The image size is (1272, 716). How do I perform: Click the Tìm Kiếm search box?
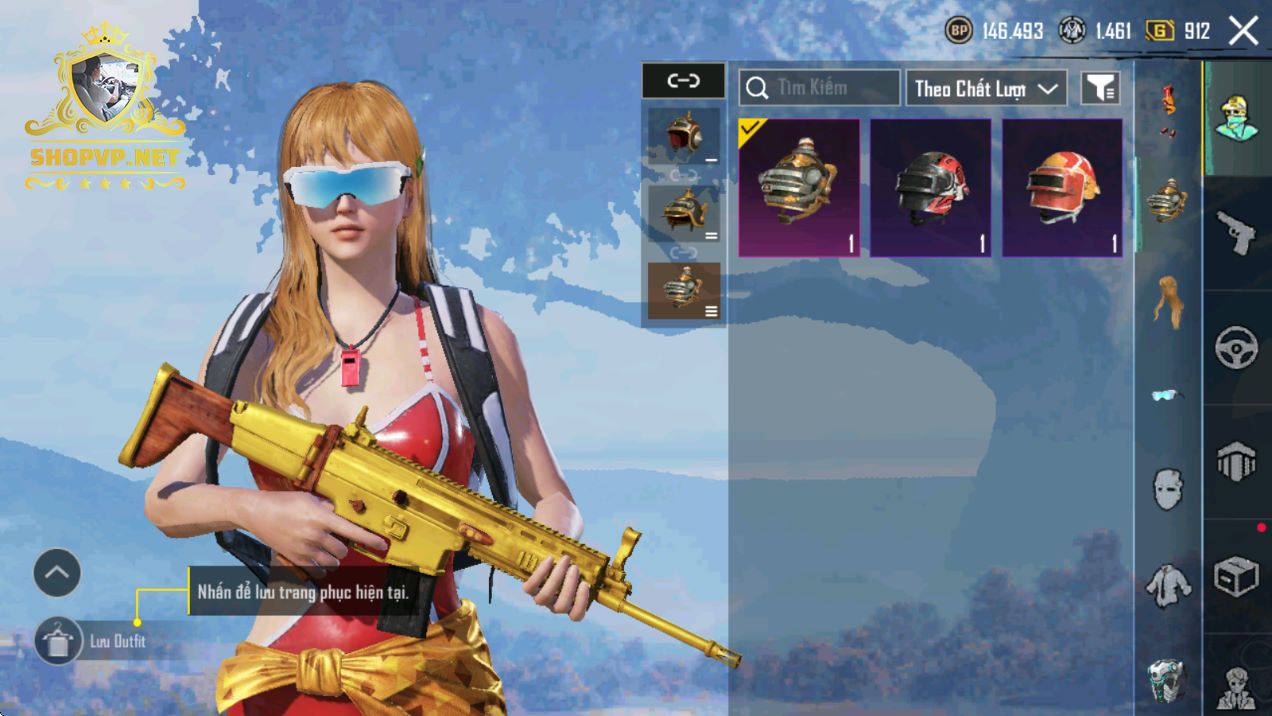[x=819, y=88]
